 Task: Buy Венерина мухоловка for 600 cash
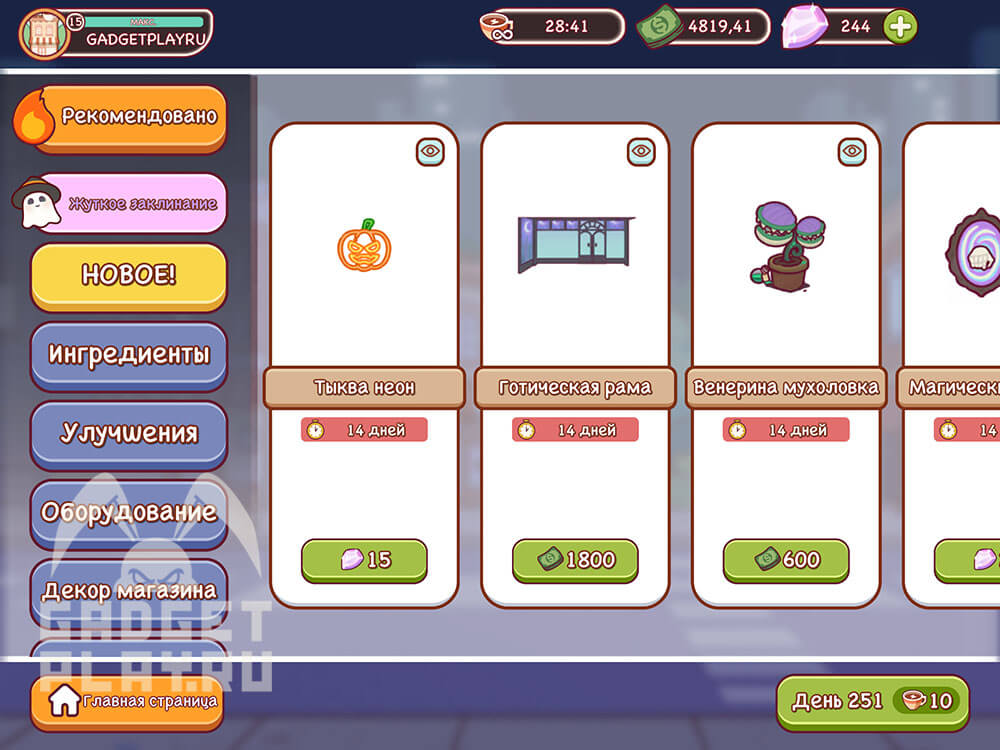coord(786,560)
